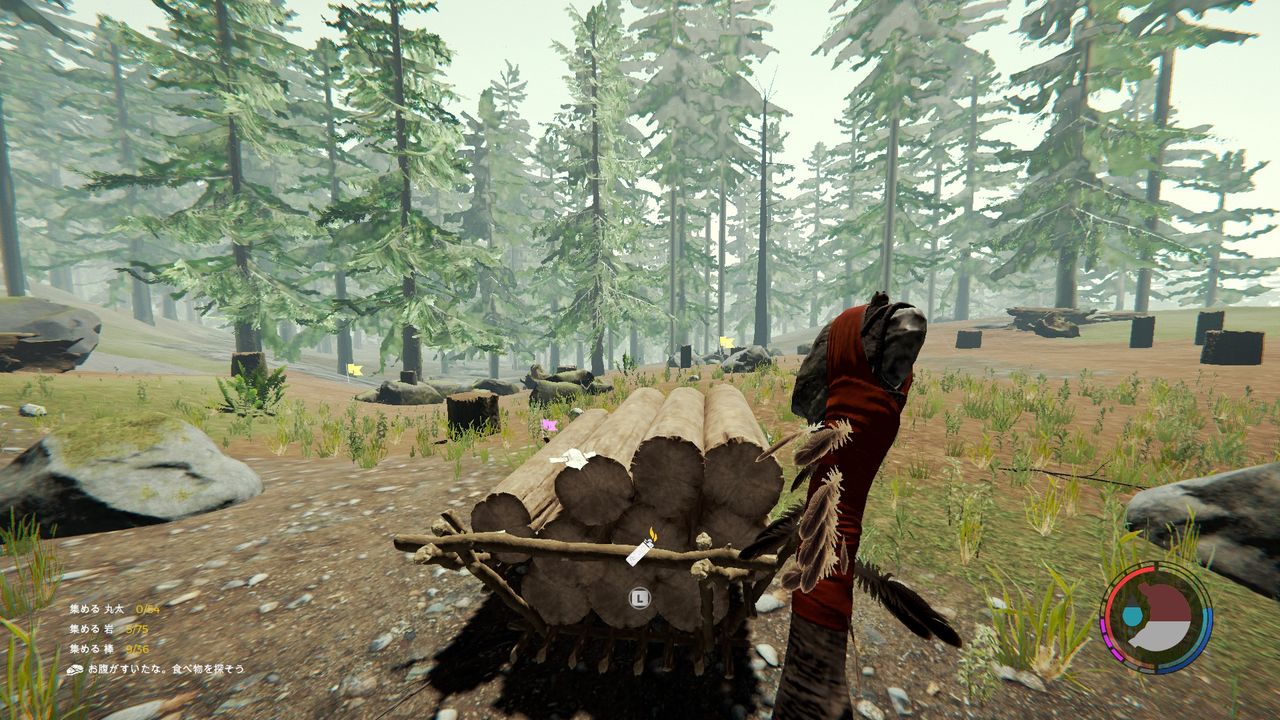Click the 5/75 rock counter text

coord(135,628)
